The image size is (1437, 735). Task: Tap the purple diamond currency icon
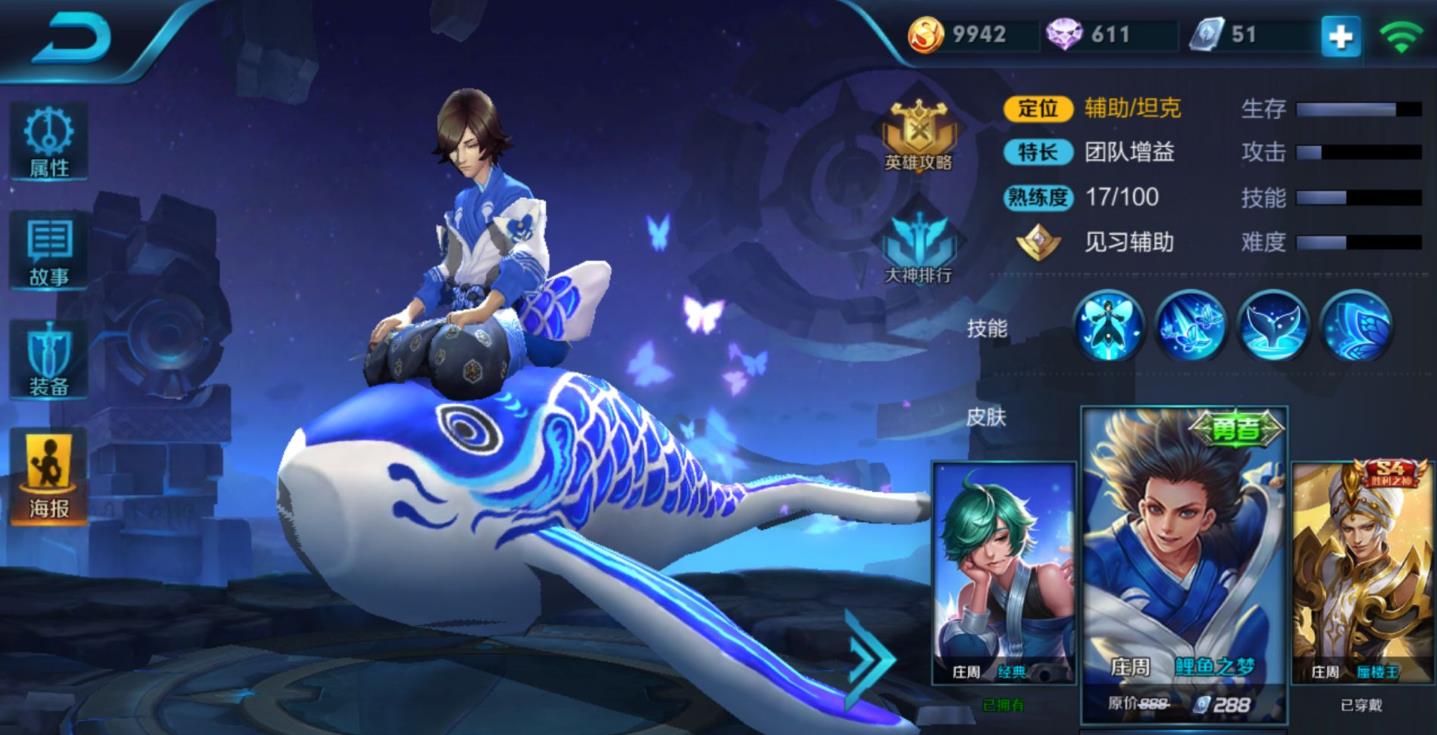(1064, 35)
